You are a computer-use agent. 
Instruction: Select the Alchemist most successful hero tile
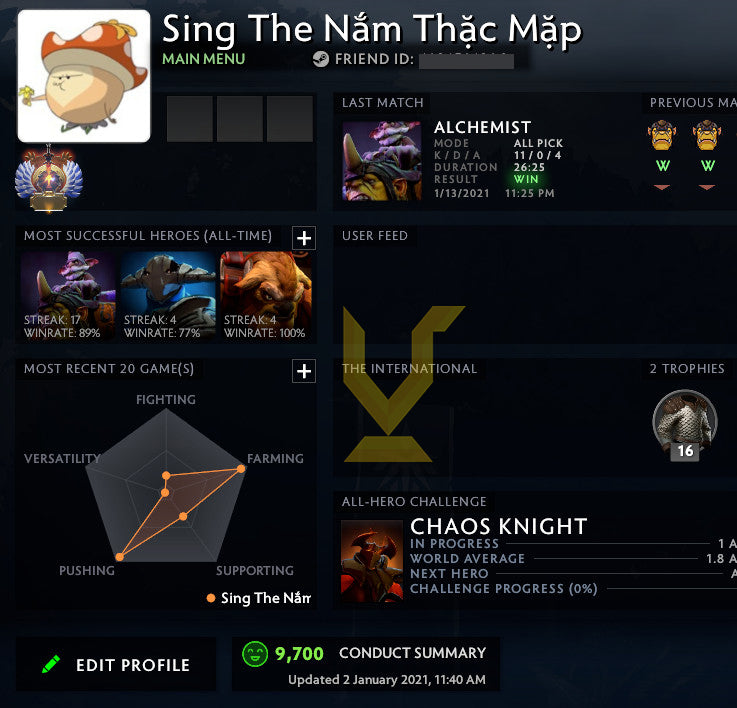(68, 295)
